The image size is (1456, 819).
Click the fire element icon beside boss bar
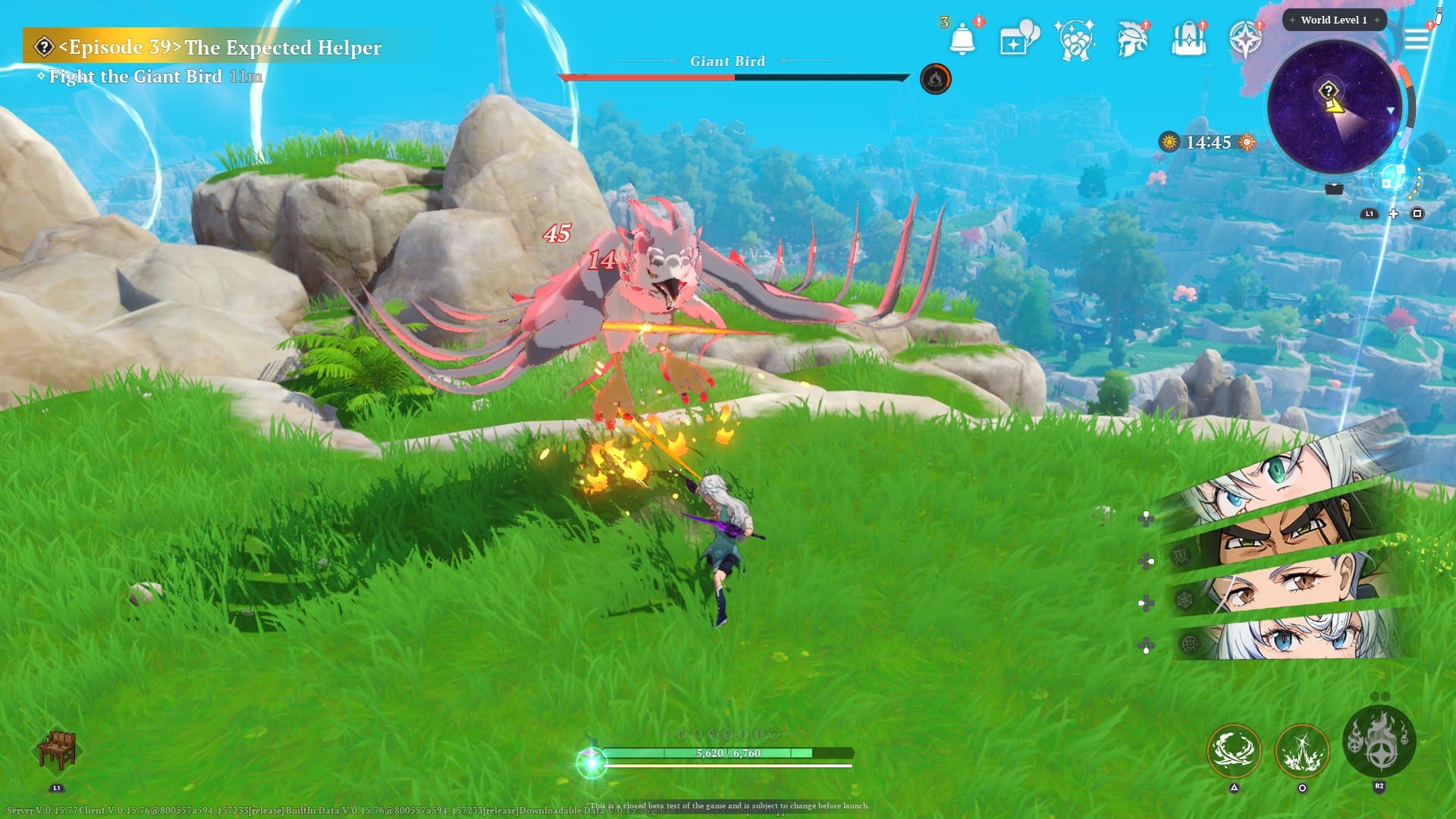pos(935,79)
